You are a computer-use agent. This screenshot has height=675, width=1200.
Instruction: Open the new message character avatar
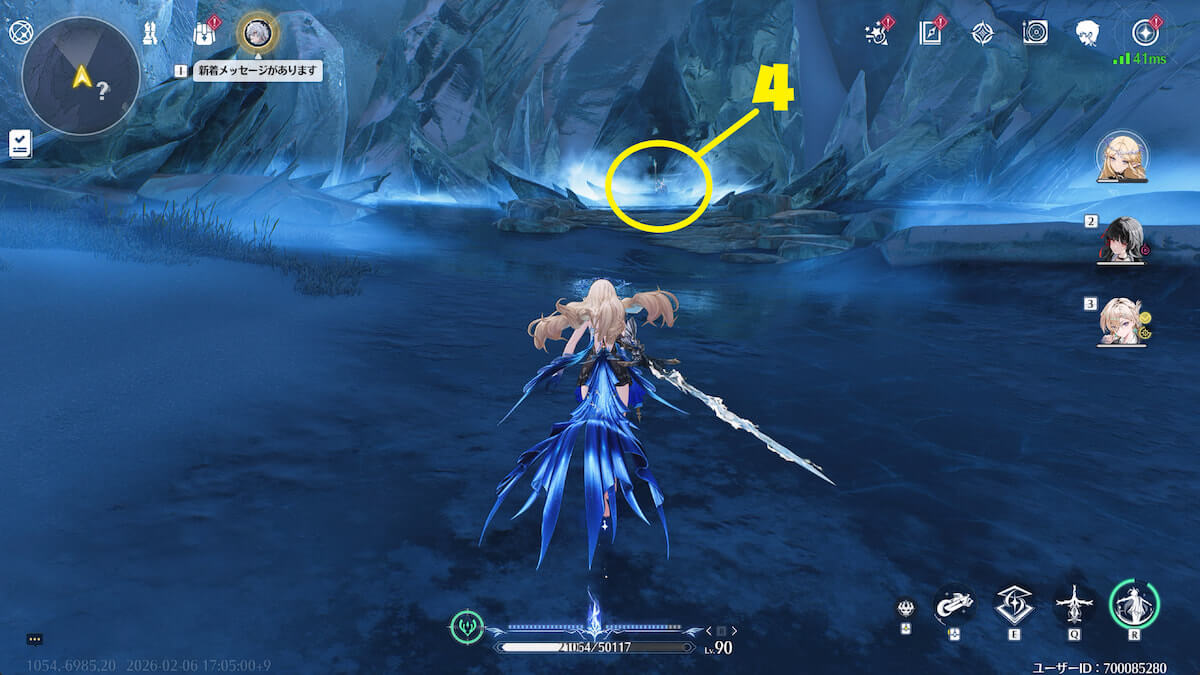pos(257,33)
